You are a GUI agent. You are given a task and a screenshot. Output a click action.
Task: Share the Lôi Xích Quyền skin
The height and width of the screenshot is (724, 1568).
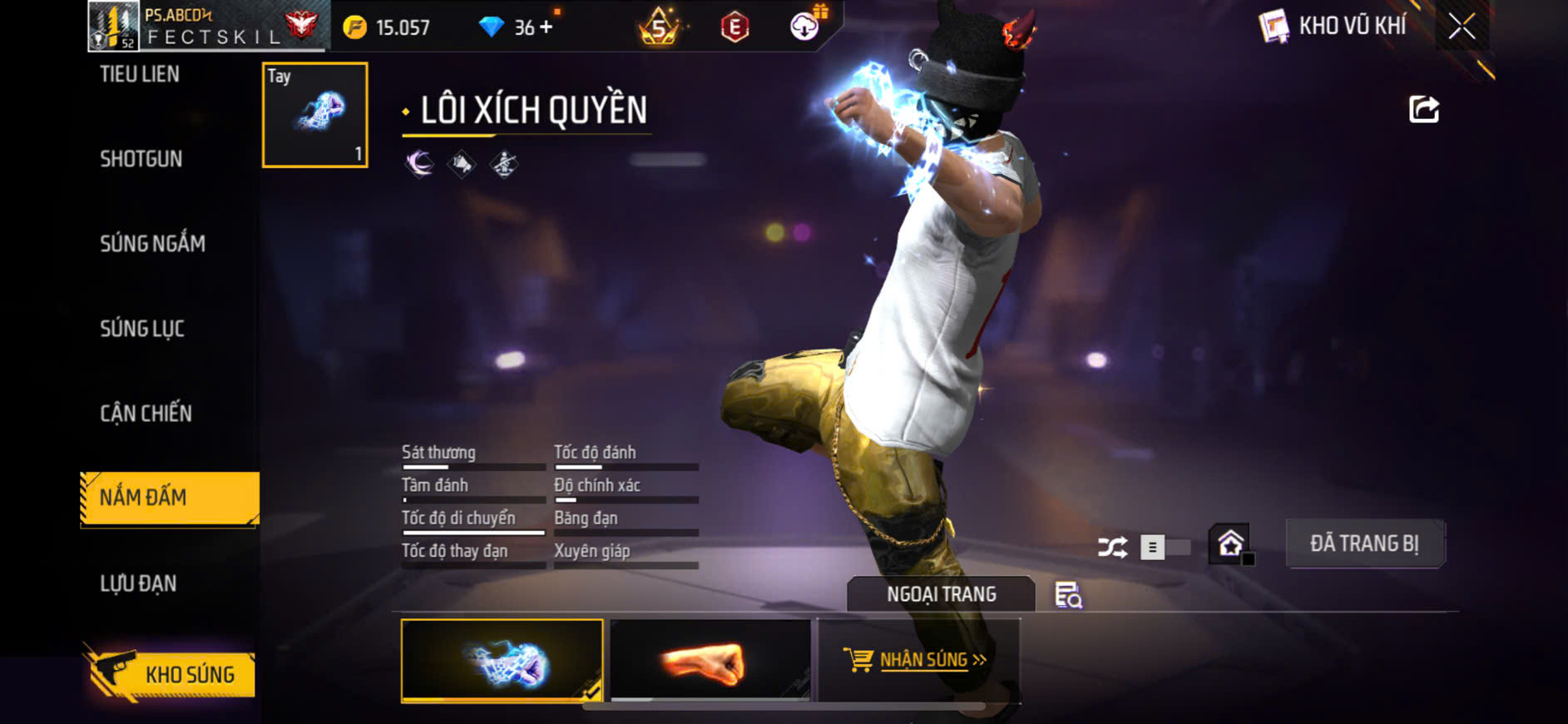(x=1423, y=109)
